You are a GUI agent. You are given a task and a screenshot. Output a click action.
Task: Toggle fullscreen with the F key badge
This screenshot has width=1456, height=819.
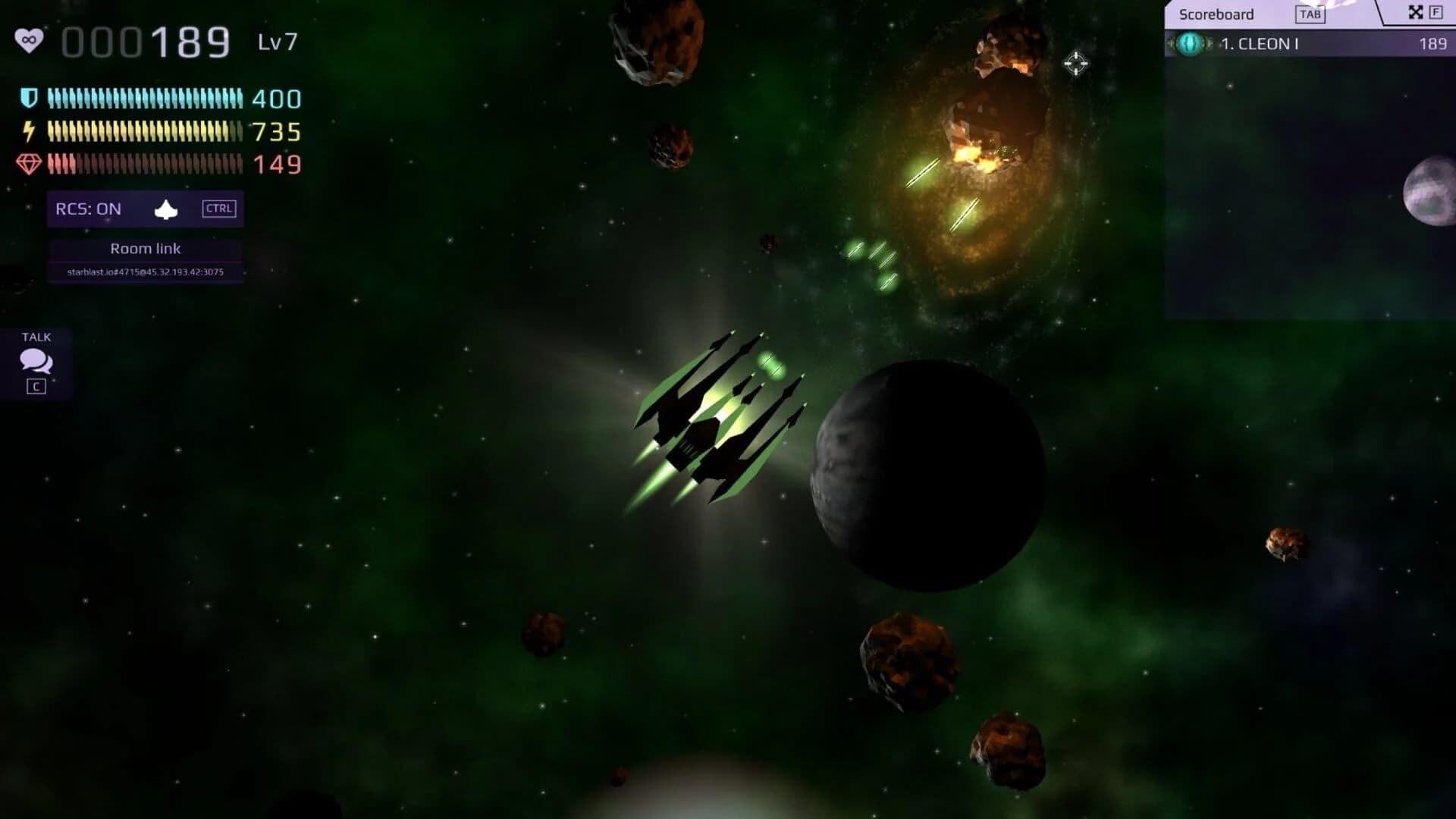point(1436,13)
